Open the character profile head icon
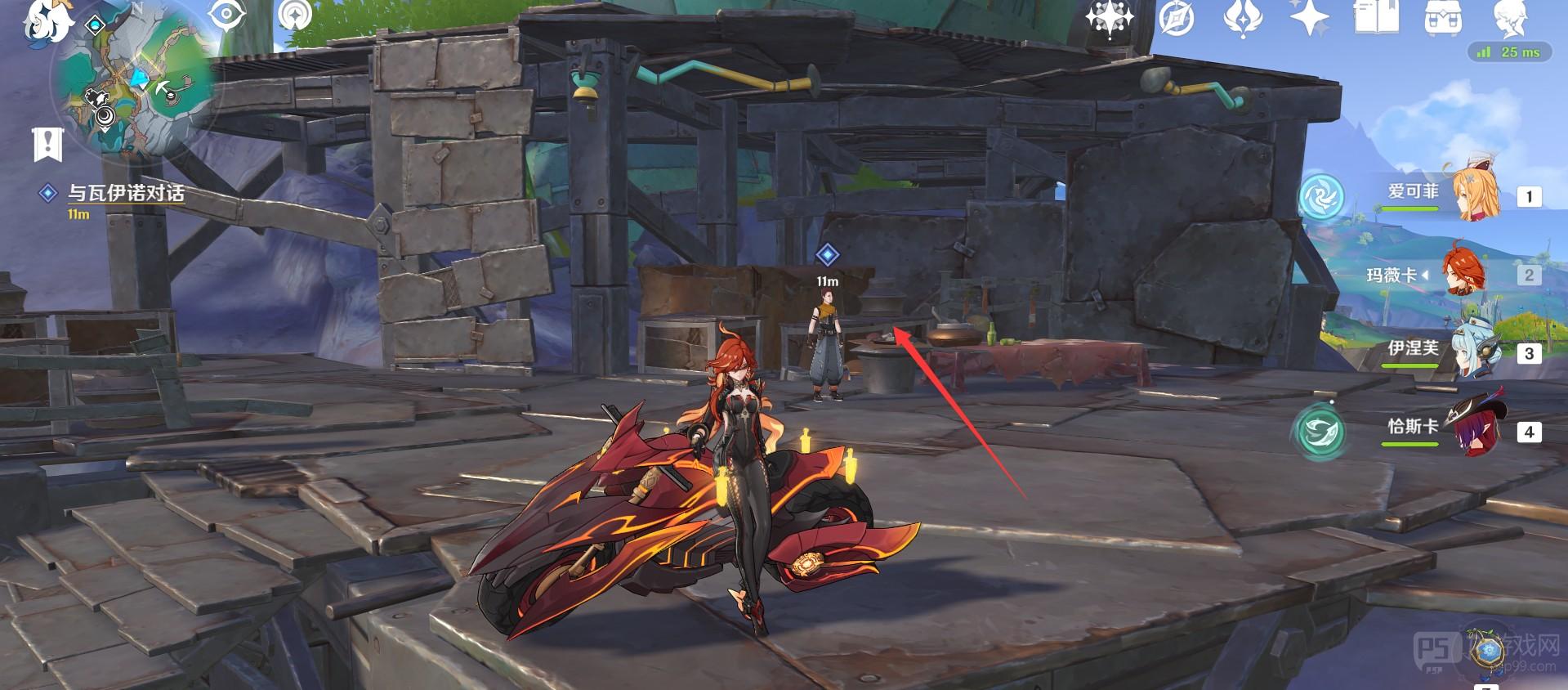 coord(1509,18)
